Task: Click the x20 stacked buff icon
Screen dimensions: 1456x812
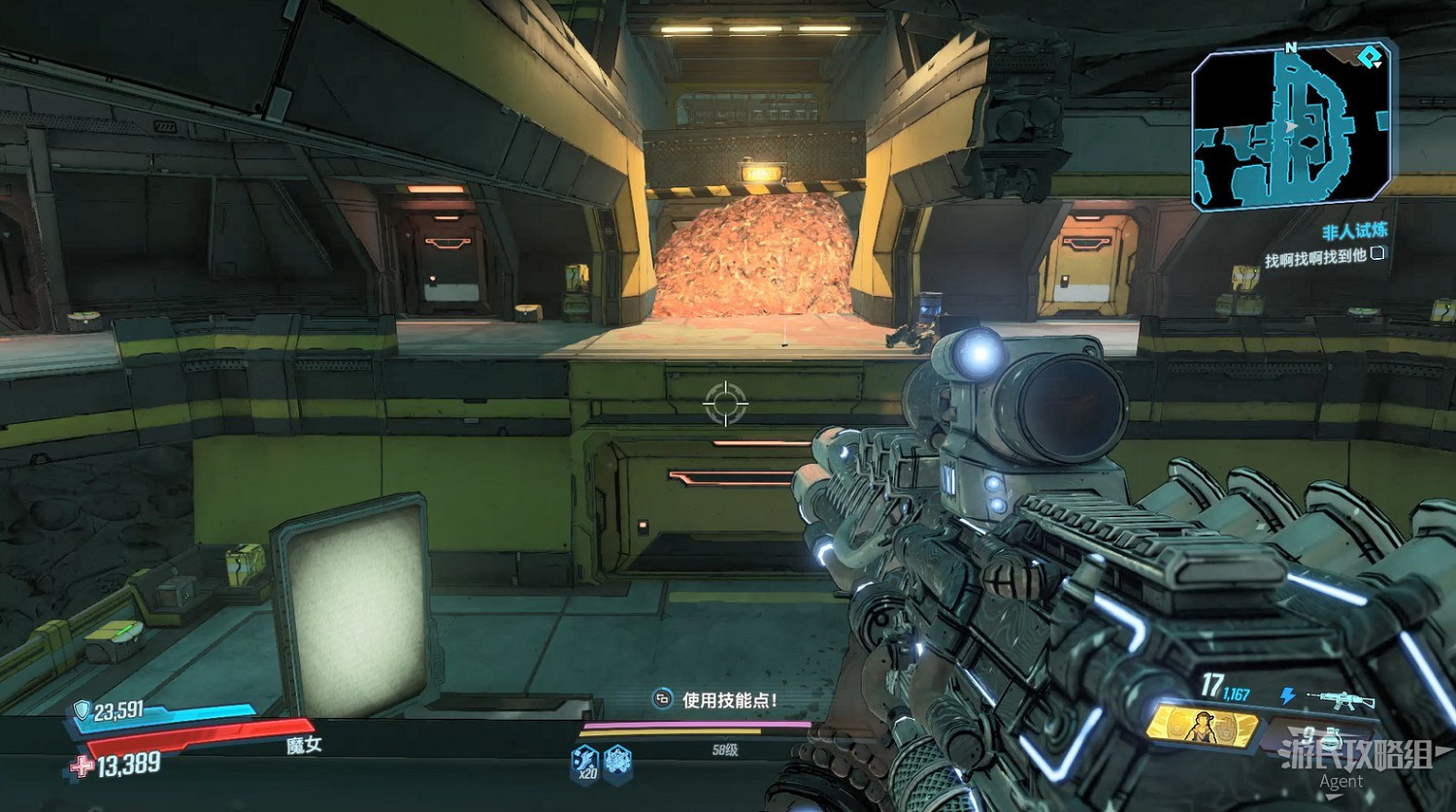Action: tap(585, 762)
